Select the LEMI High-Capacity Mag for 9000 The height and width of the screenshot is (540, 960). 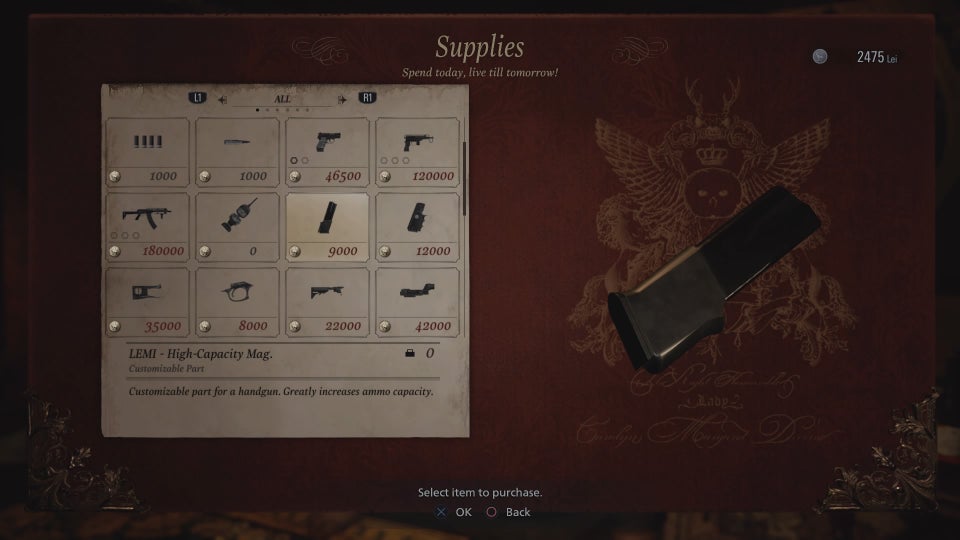click(x=327, y=226)
